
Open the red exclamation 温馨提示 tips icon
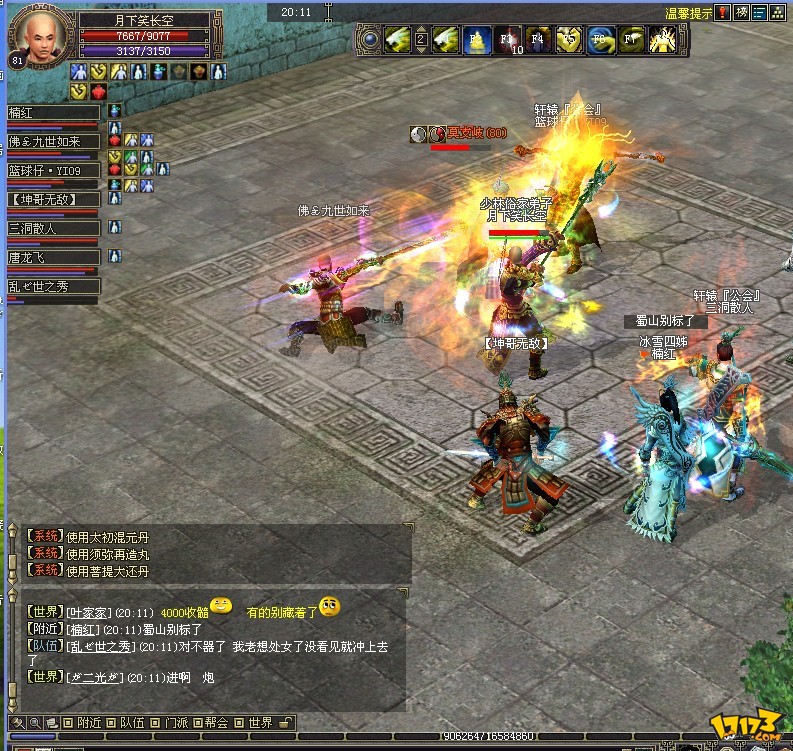(x=723, y=13)
